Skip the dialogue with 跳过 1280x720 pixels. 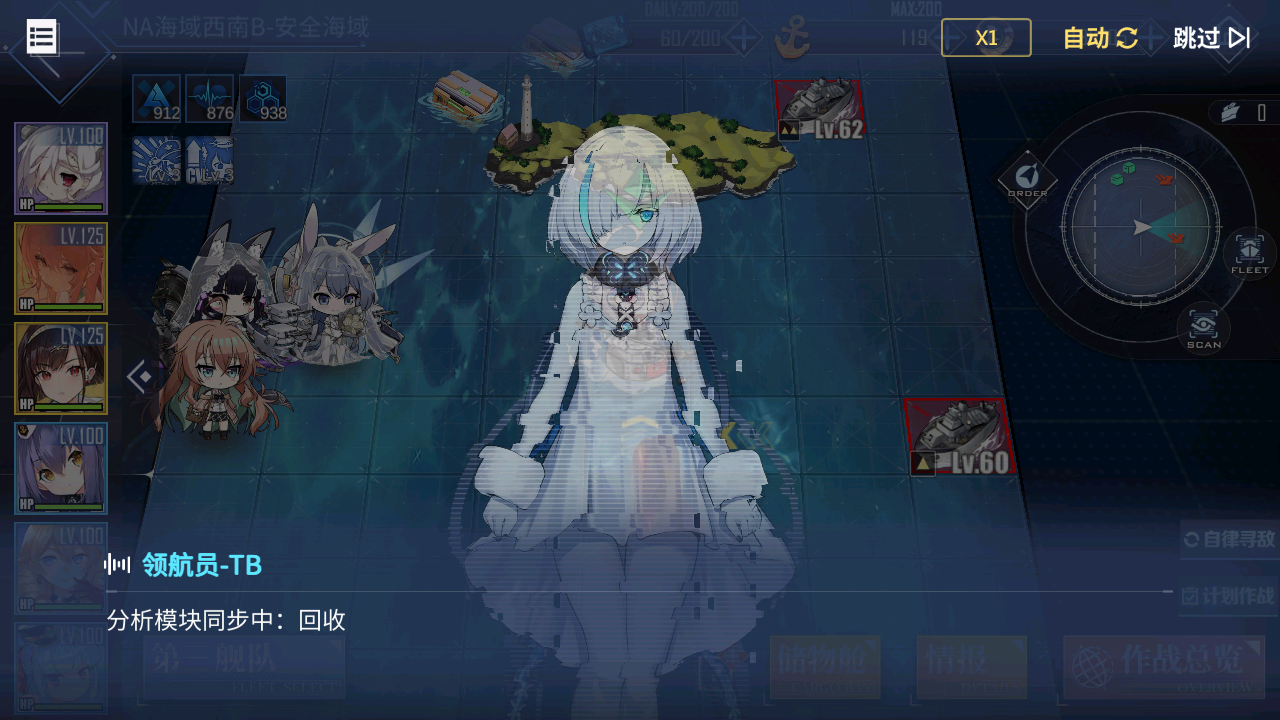pyautogui.click(x=1211, y=38)
